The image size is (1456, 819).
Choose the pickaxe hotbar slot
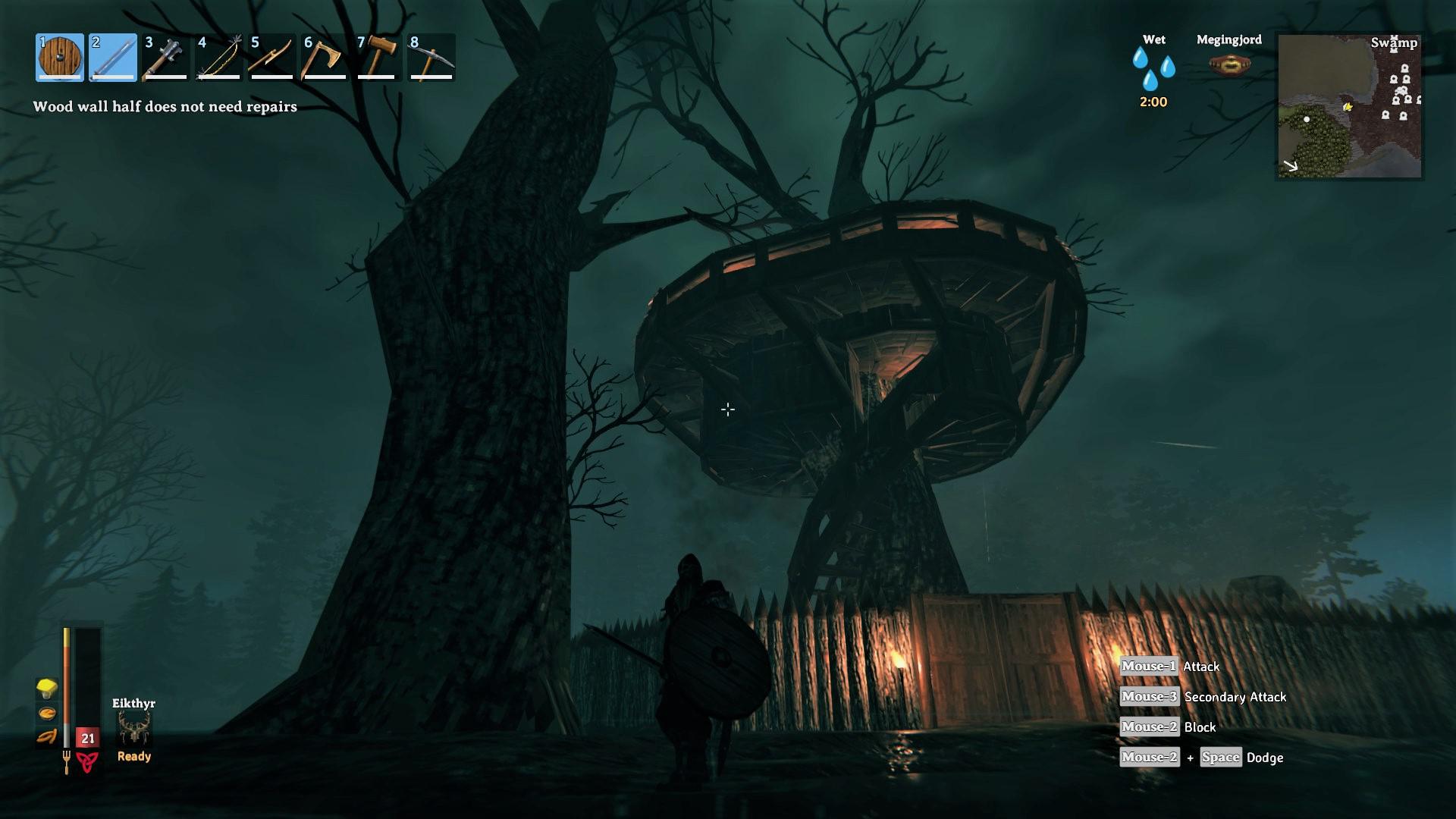pos(431,58)
